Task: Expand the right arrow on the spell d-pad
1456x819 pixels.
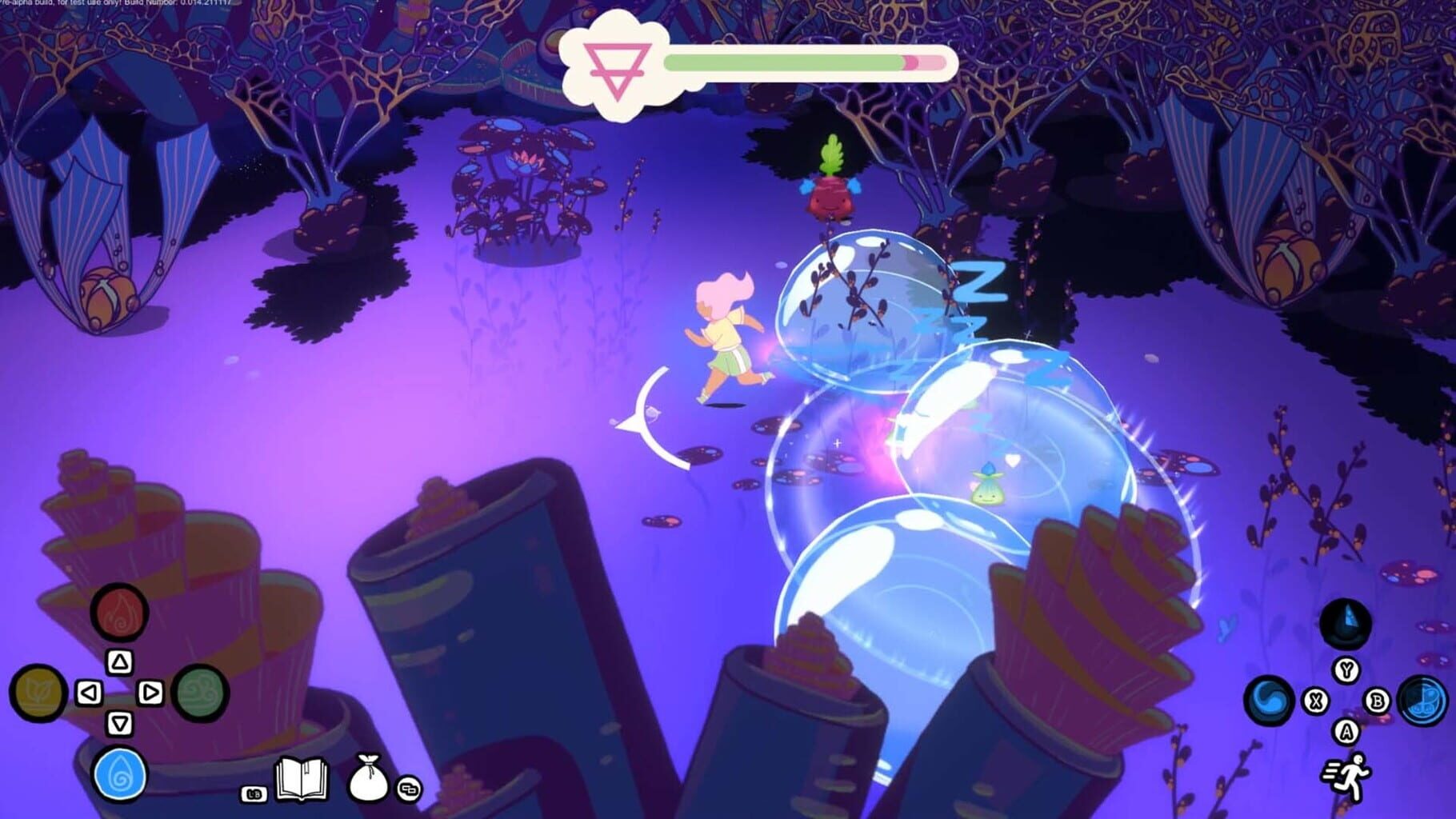Action: click(x=150, y=691)
